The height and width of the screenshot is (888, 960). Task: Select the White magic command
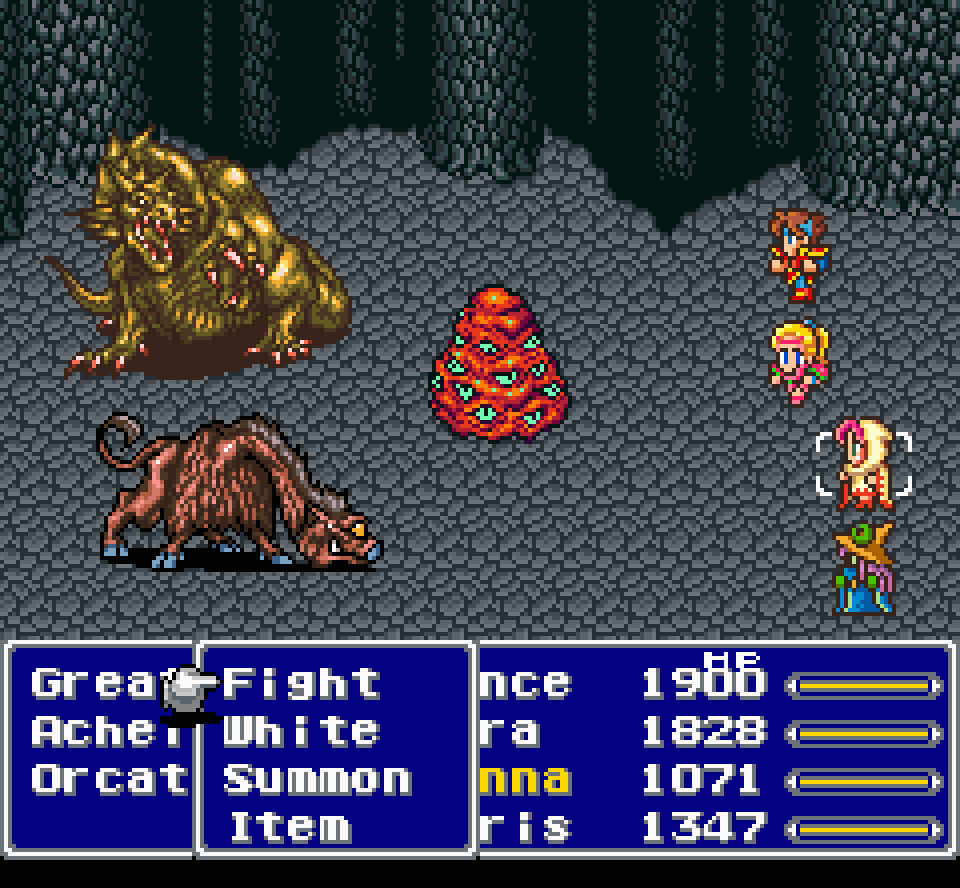(x=301, y=731)
